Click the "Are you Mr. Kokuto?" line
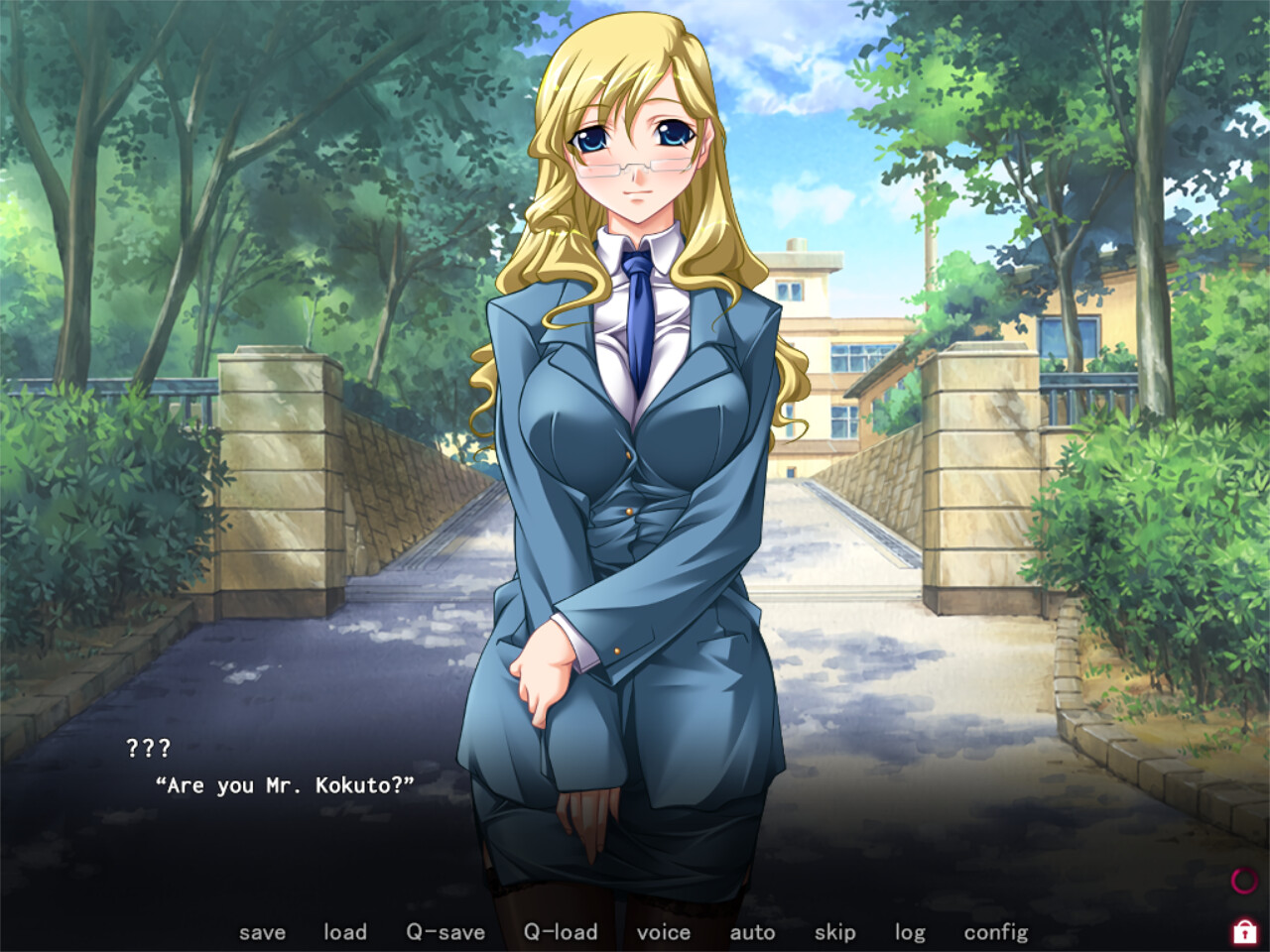Viewport: 1270px width, 952px height. [x=285, y=784]
